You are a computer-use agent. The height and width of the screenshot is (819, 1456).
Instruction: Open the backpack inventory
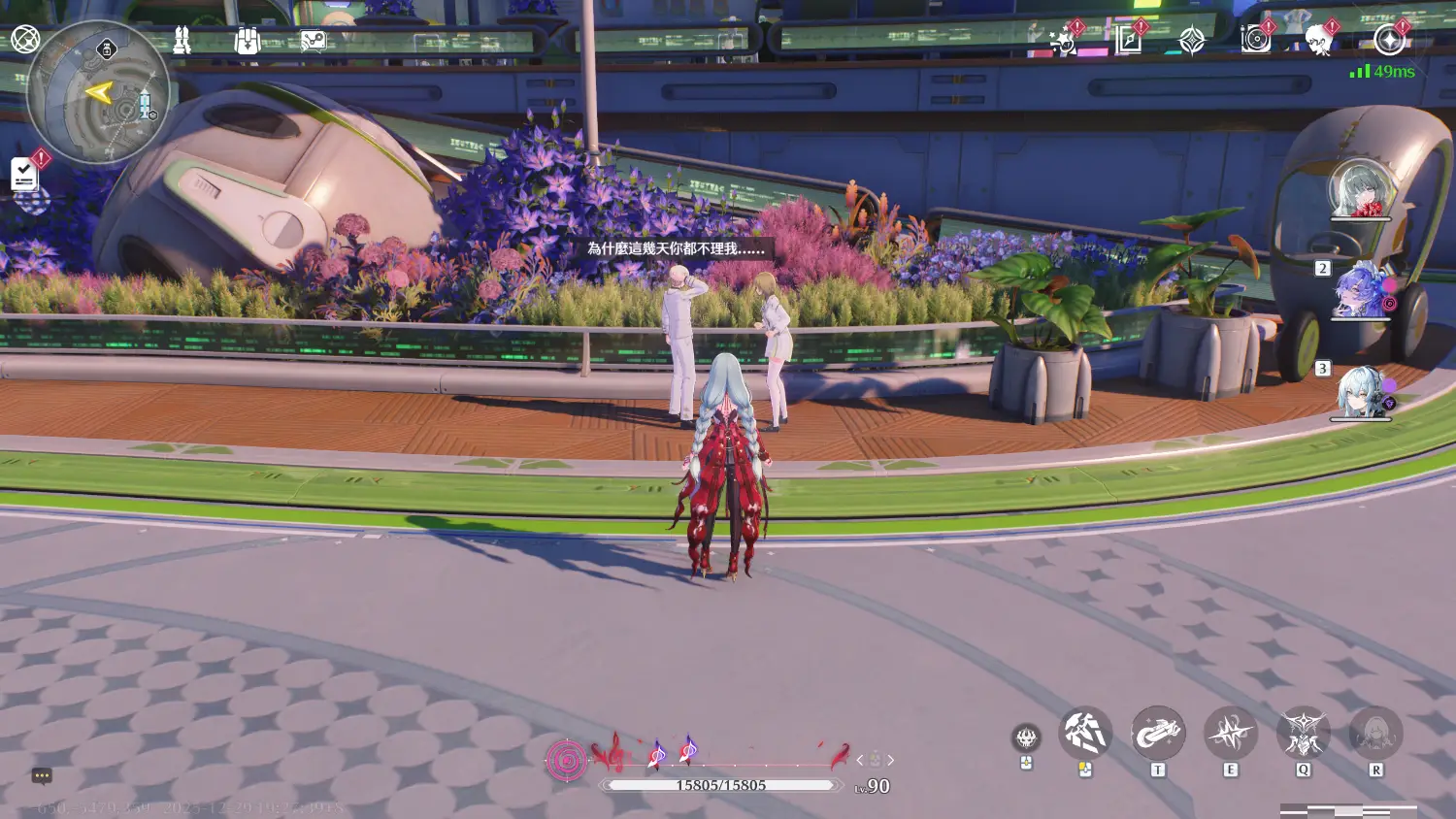[248, 41]
